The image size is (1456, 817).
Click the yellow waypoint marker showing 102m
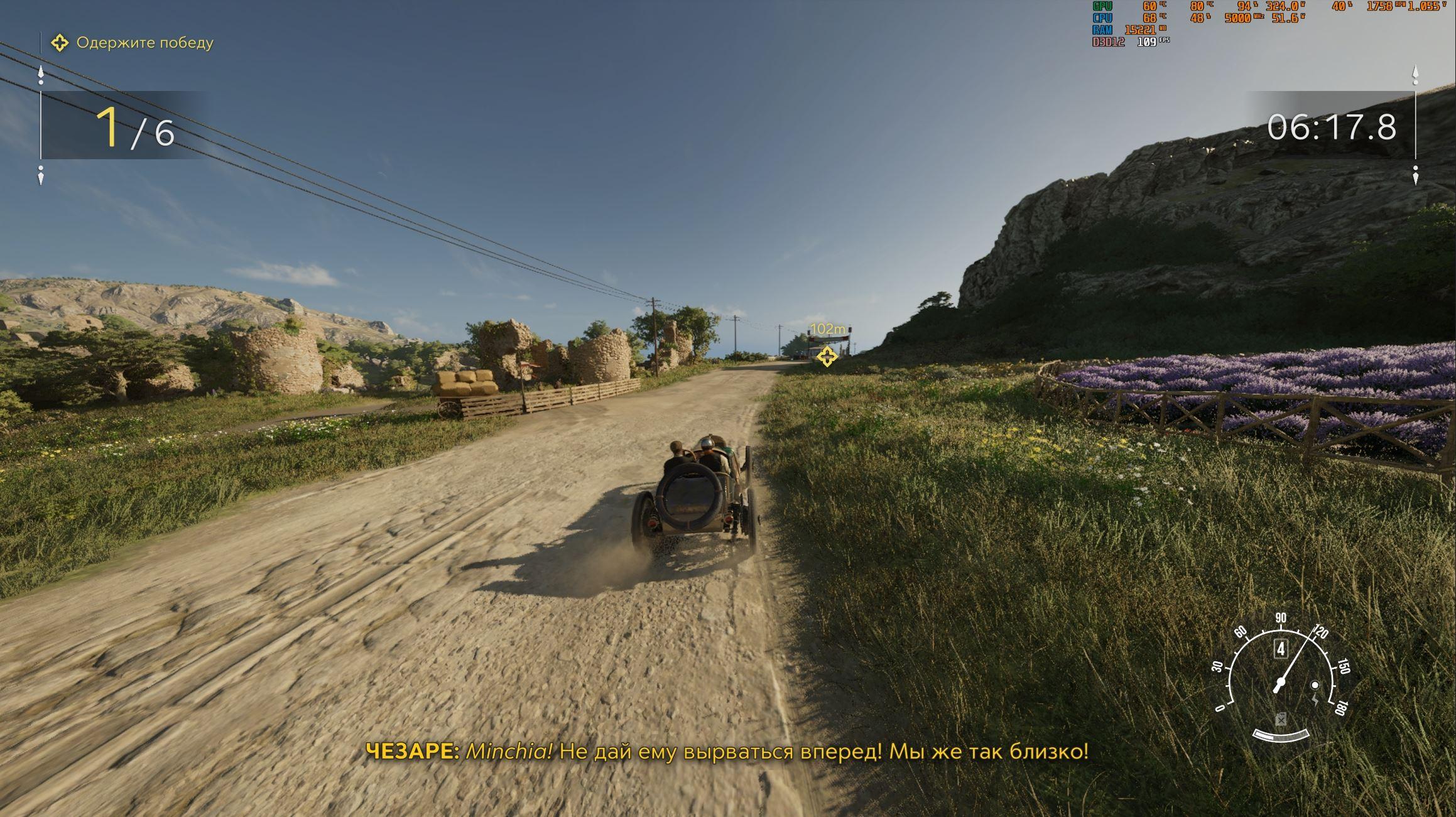pyautogui.click(x=827, y=356)
